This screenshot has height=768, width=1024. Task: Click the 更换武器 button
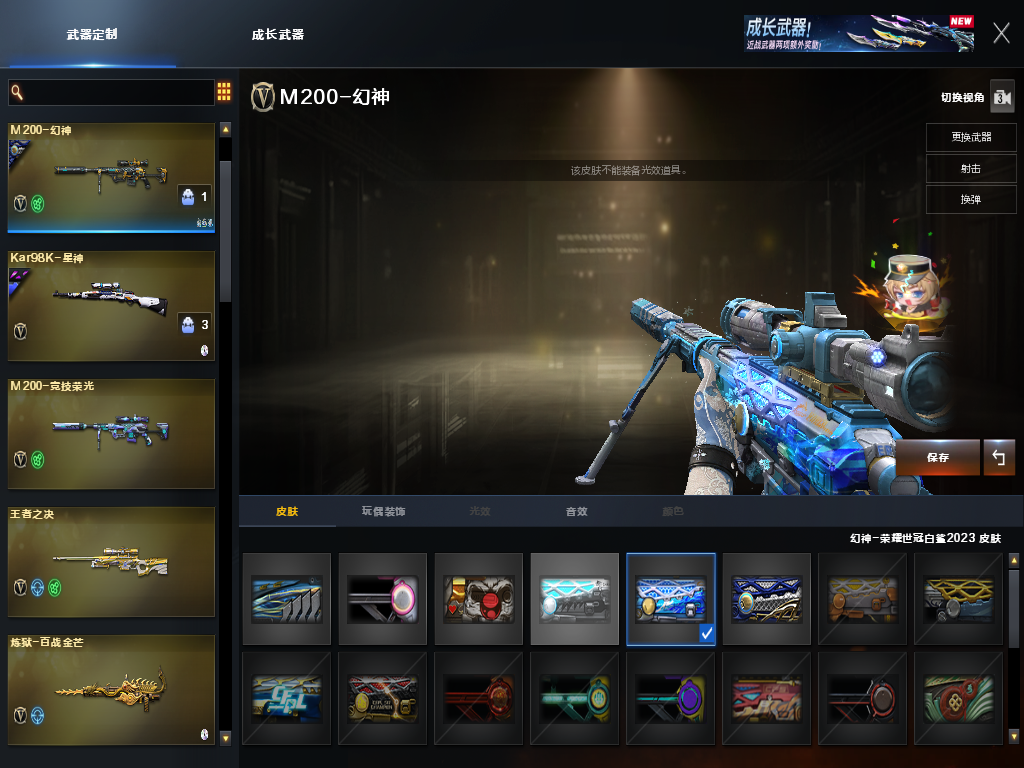coord(970,137)
